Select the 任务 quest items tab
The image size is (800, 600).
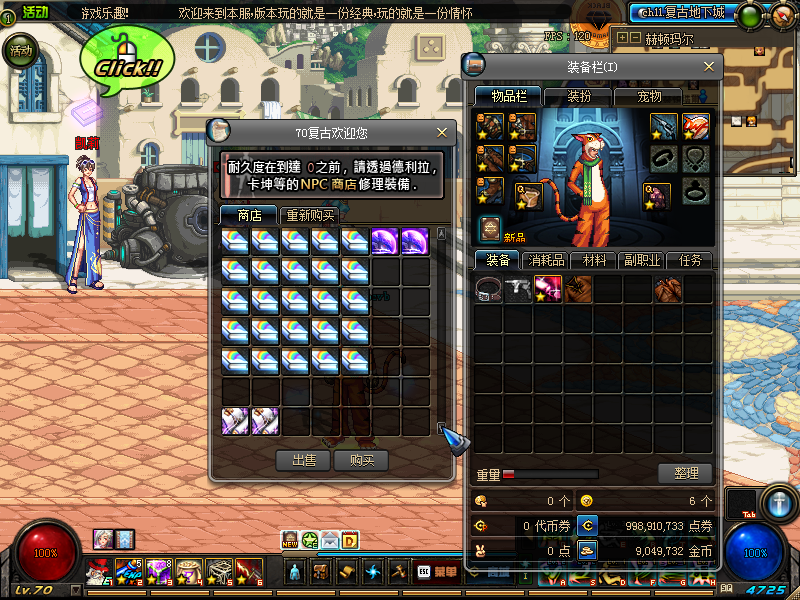coord(690,260)
